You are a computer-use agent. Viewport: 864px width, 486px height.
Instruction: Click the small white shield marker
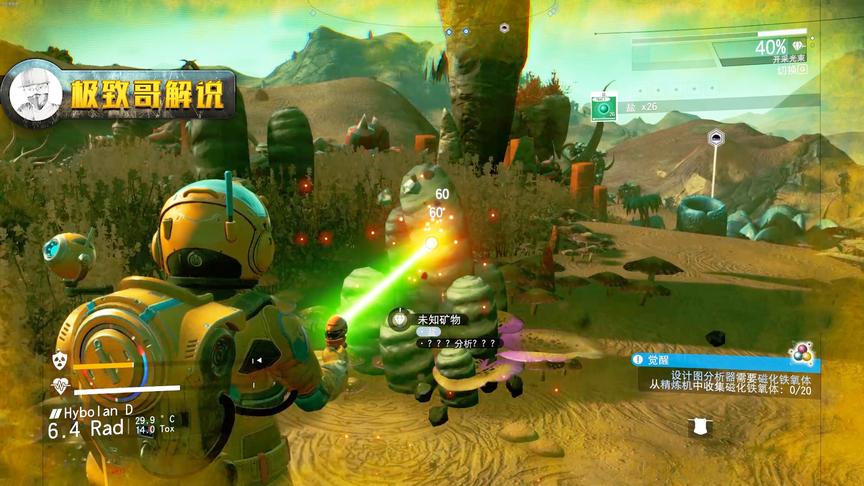(701, 427)
